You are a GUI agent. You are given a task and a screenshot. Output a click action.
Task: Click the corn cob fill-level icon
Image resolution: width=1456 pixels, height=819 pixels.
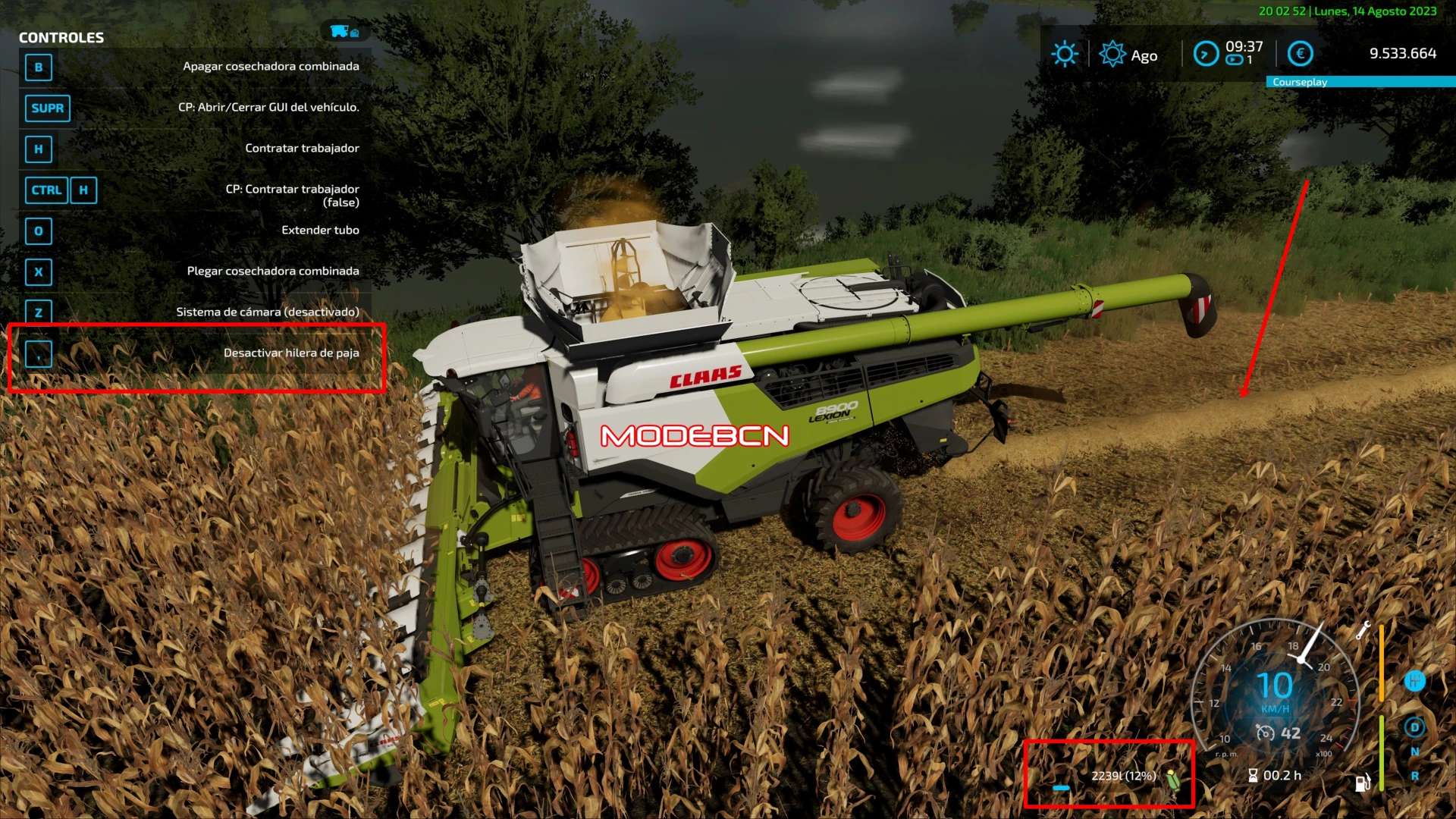point(1173,779)
